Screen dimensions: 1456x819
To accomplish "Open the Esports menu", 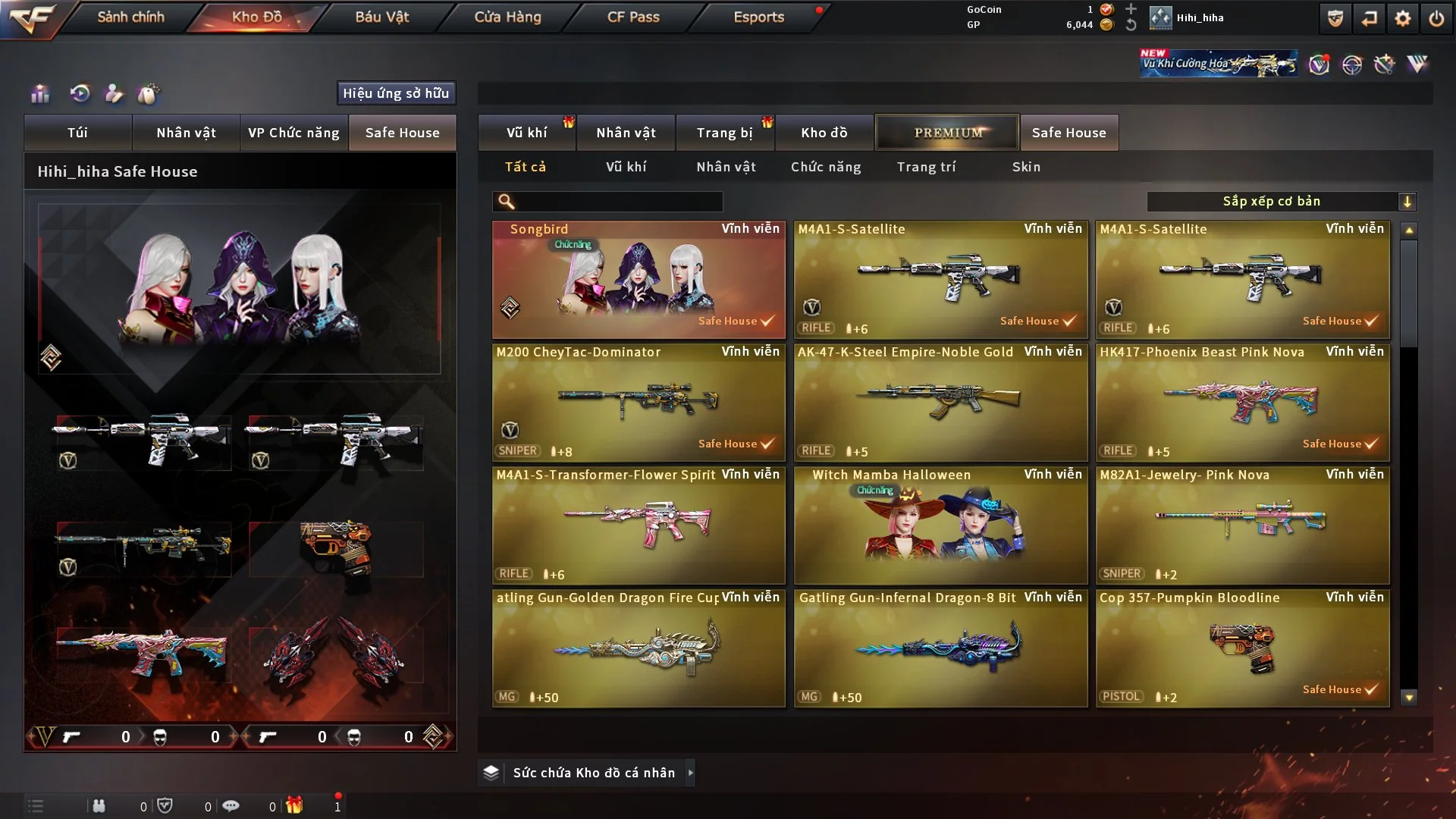I will (x=758, y=17).
